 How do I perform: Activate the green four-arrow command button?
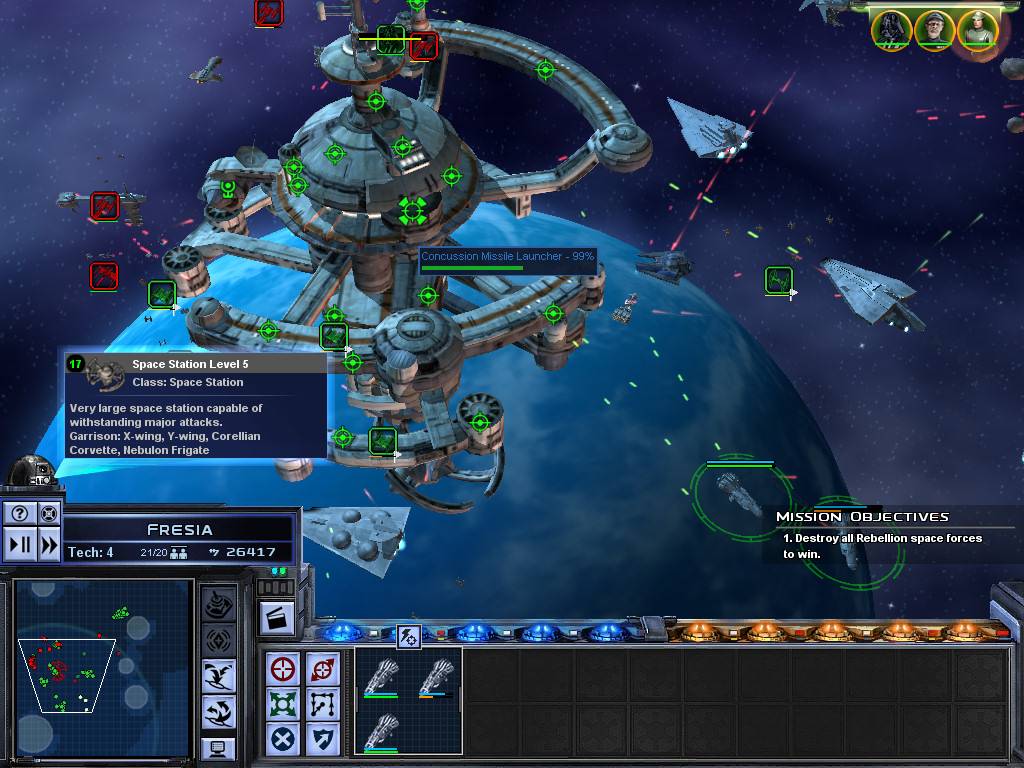tap(284, 704)
